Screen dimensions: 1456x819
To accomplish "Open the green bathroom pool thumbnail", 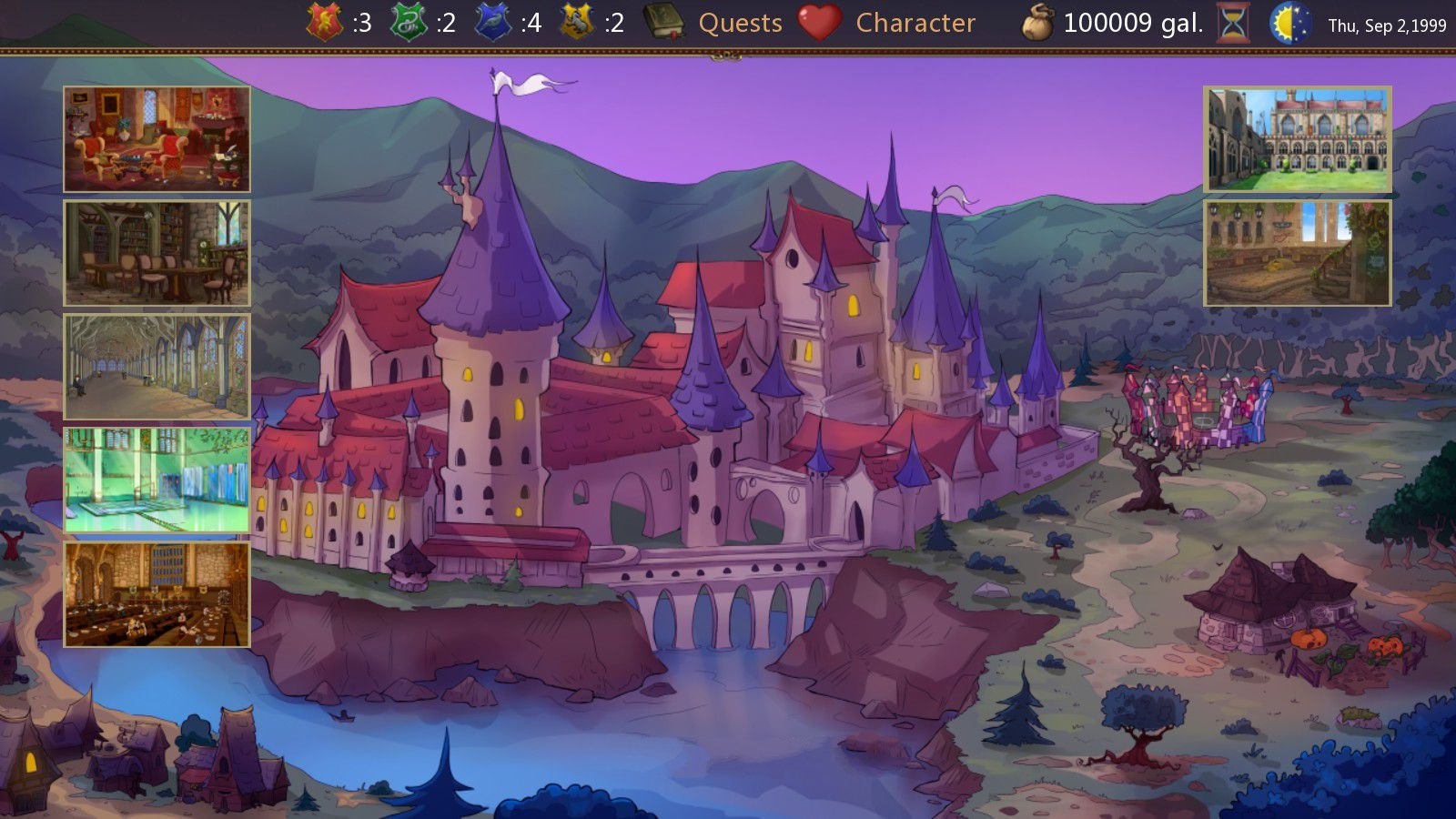I will [157, 480].
